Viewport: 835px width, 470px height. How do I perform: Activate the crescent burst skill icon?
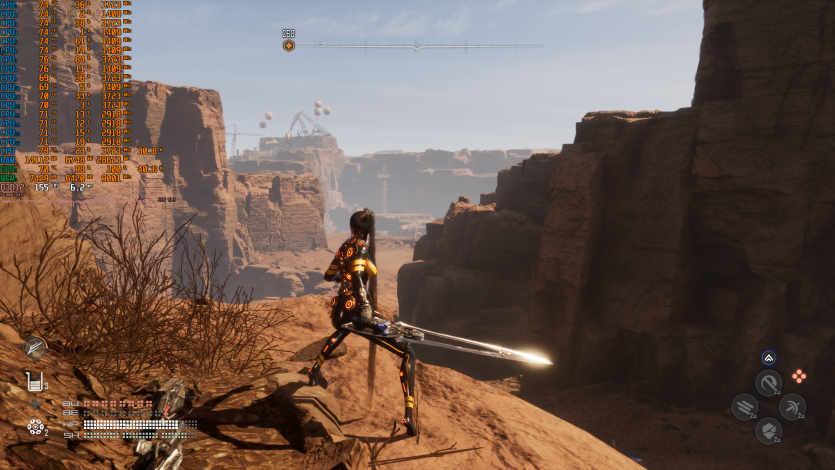(x=792, y=406)
